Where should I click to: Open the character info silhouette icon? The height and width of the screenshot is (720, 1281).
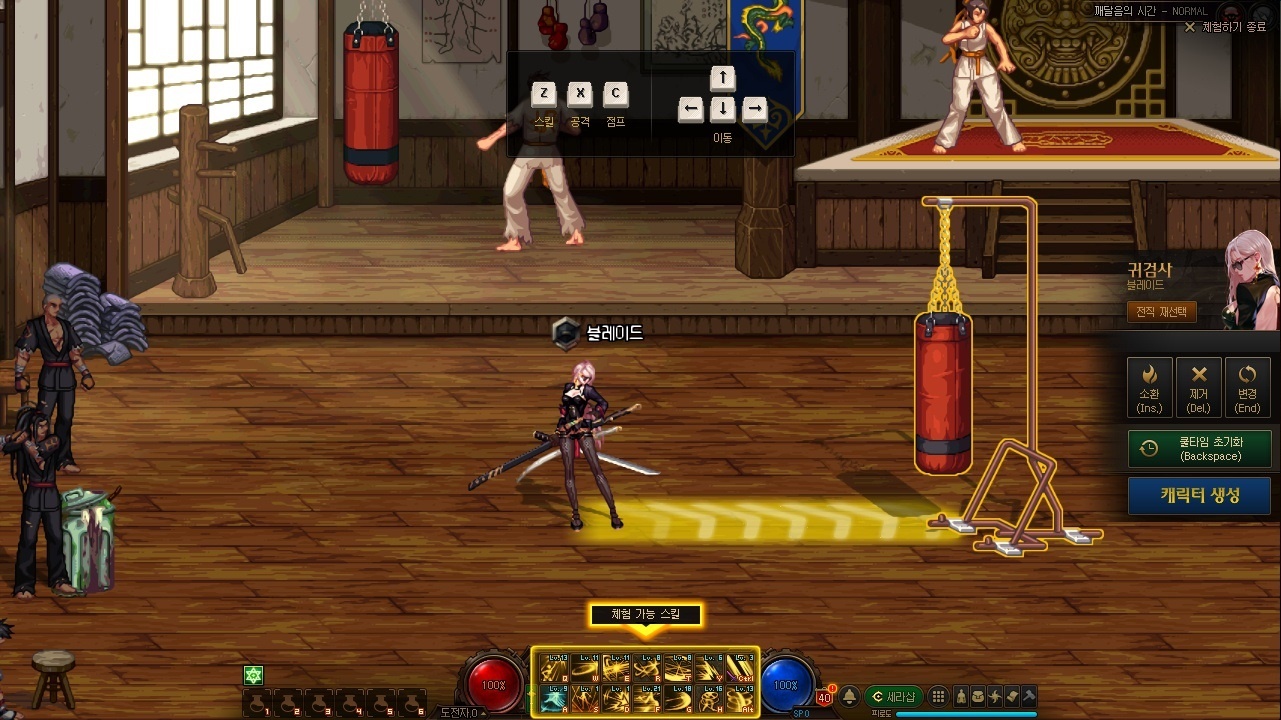click(x=960, y=697)
